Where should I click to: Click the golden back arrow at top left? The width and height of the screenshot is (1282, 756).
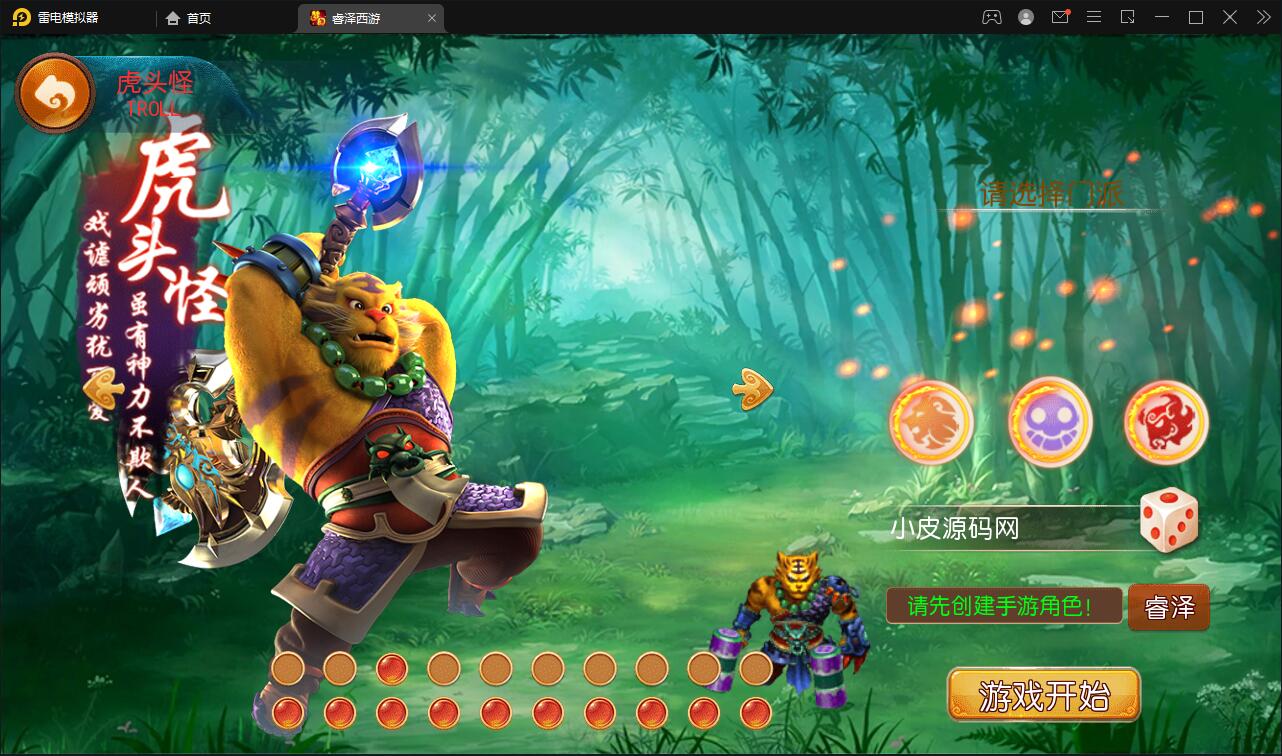click(55, 92)
